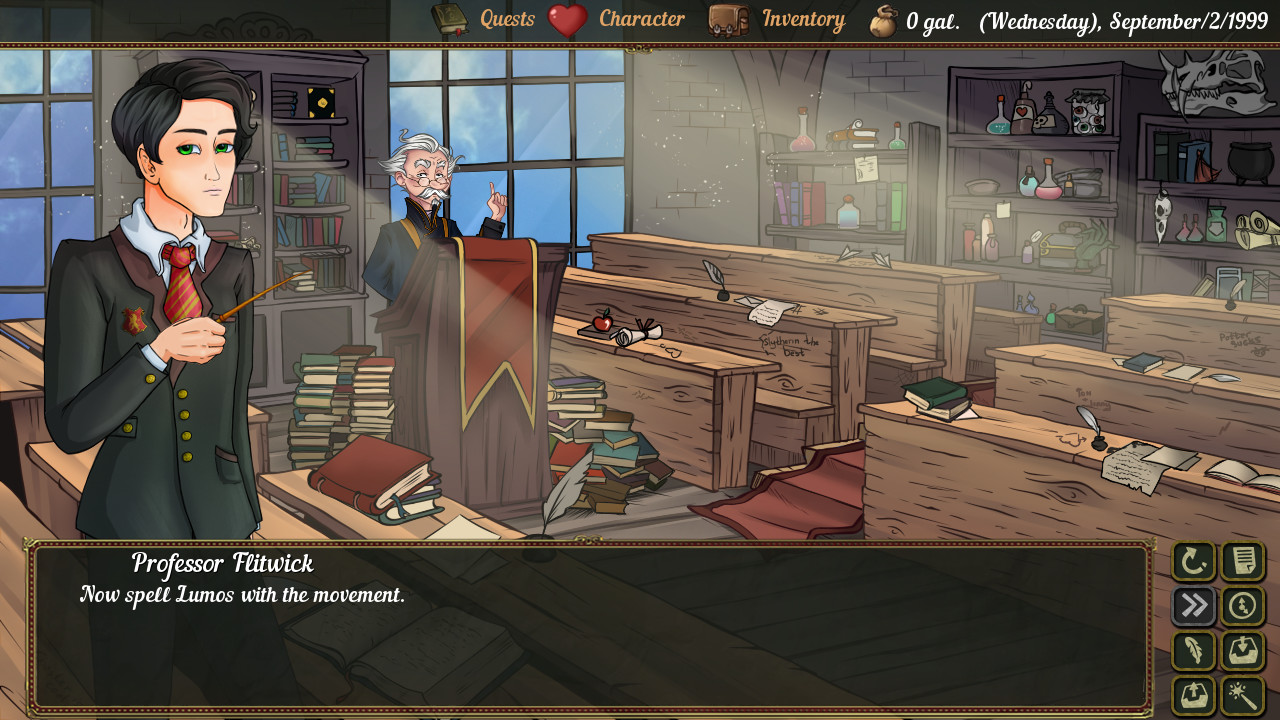Open the Quests journal
Viewport: 1280px width, 720px height.
(x=507, y=19)
